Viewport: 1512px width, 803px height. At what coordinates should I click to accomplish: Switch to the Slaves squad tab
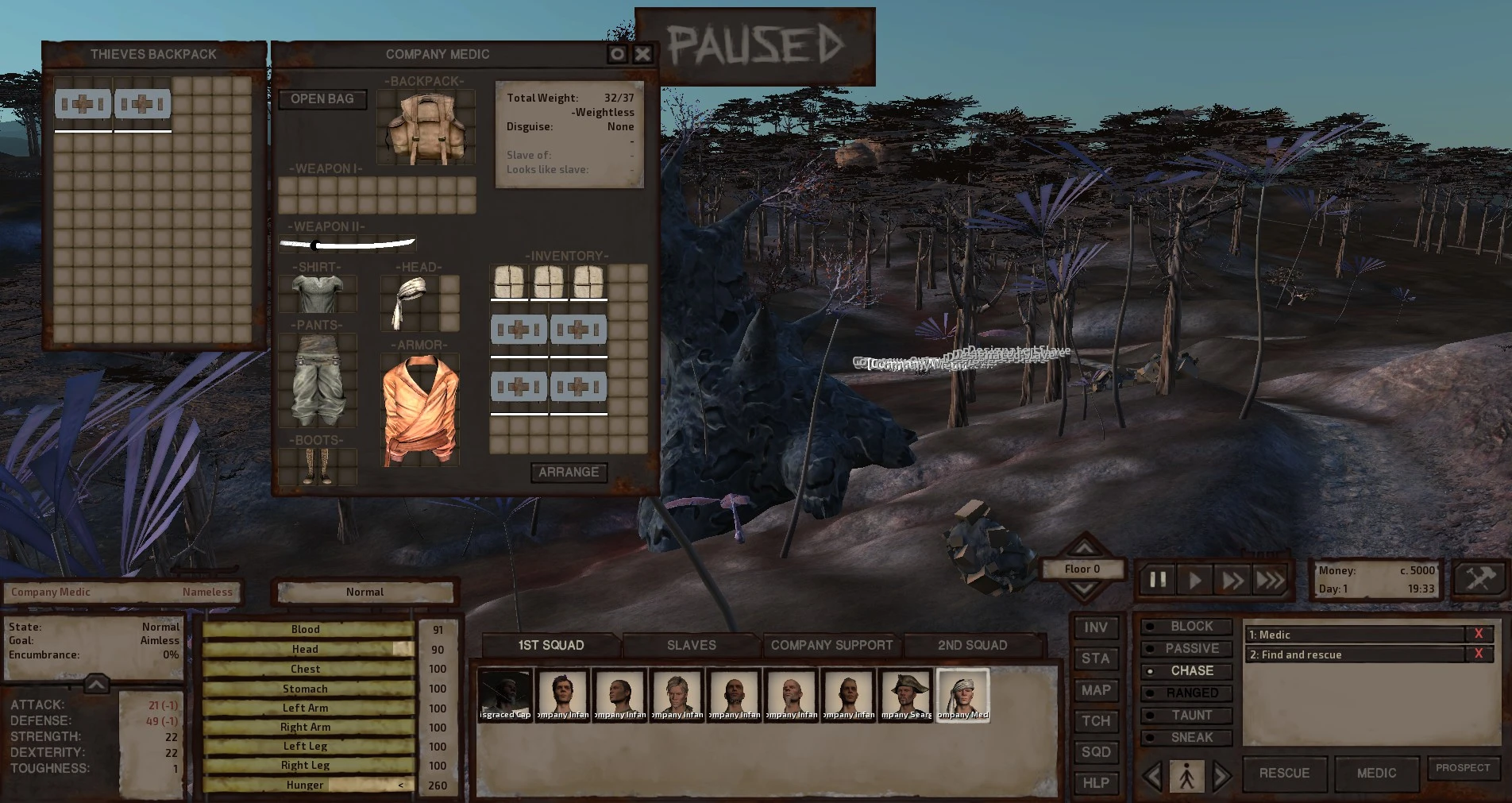691,645
